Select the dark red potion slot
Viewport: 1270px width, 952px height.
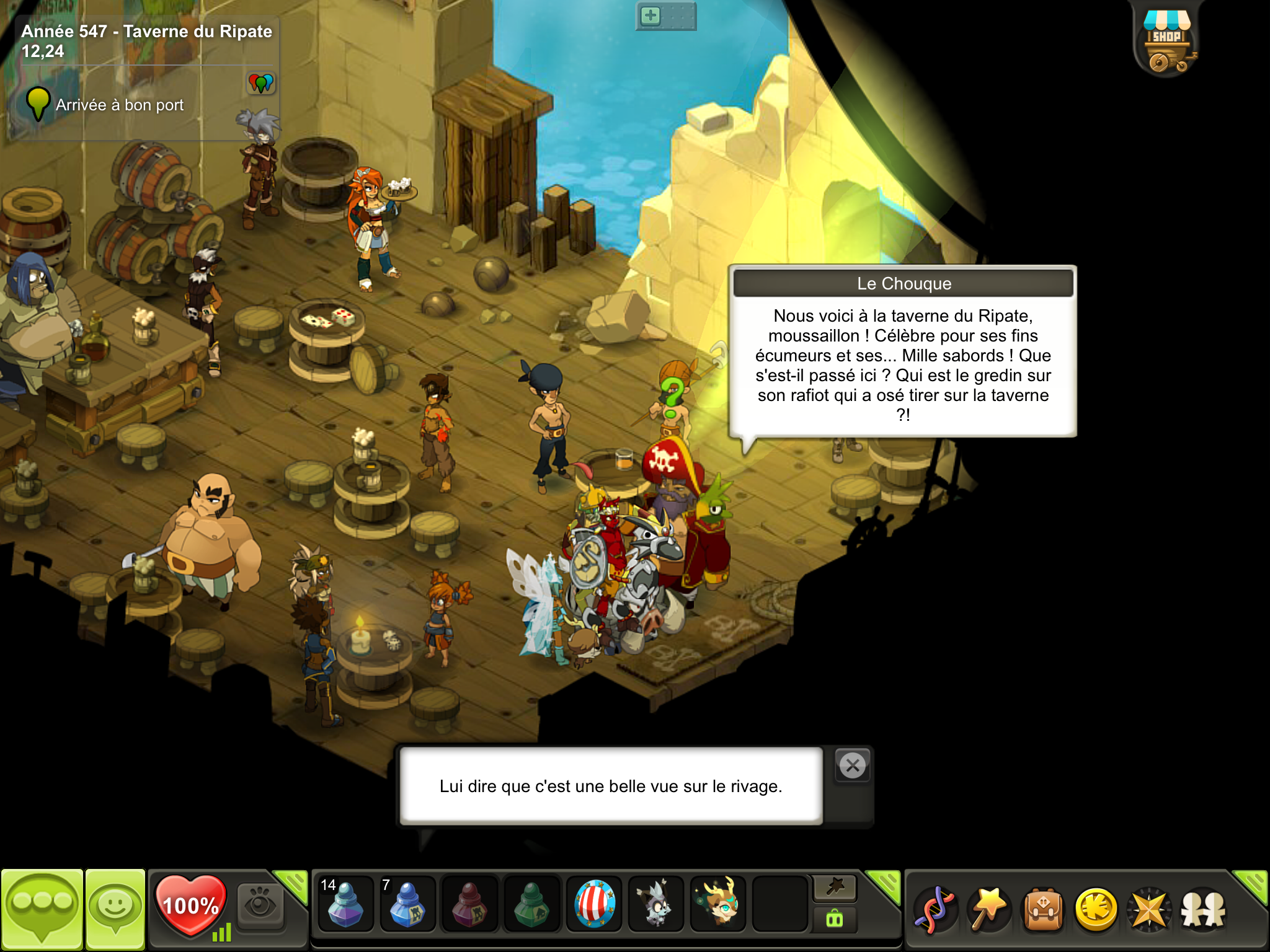pyautogui.click(x=469, y=904)
